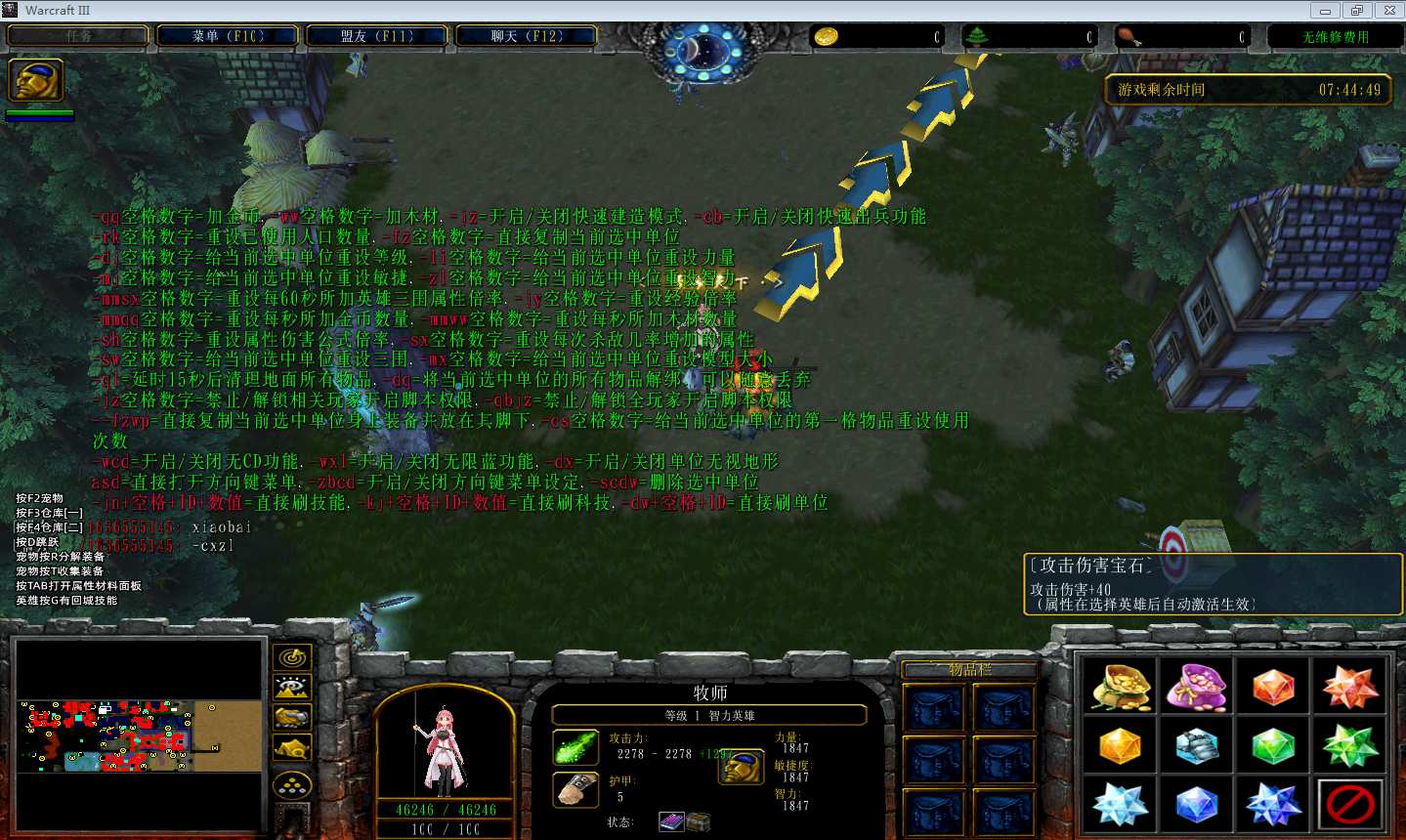Toggle the minimap terrain display button
The height and width of the screenshot is (840, 1406).
pos(292,688)
